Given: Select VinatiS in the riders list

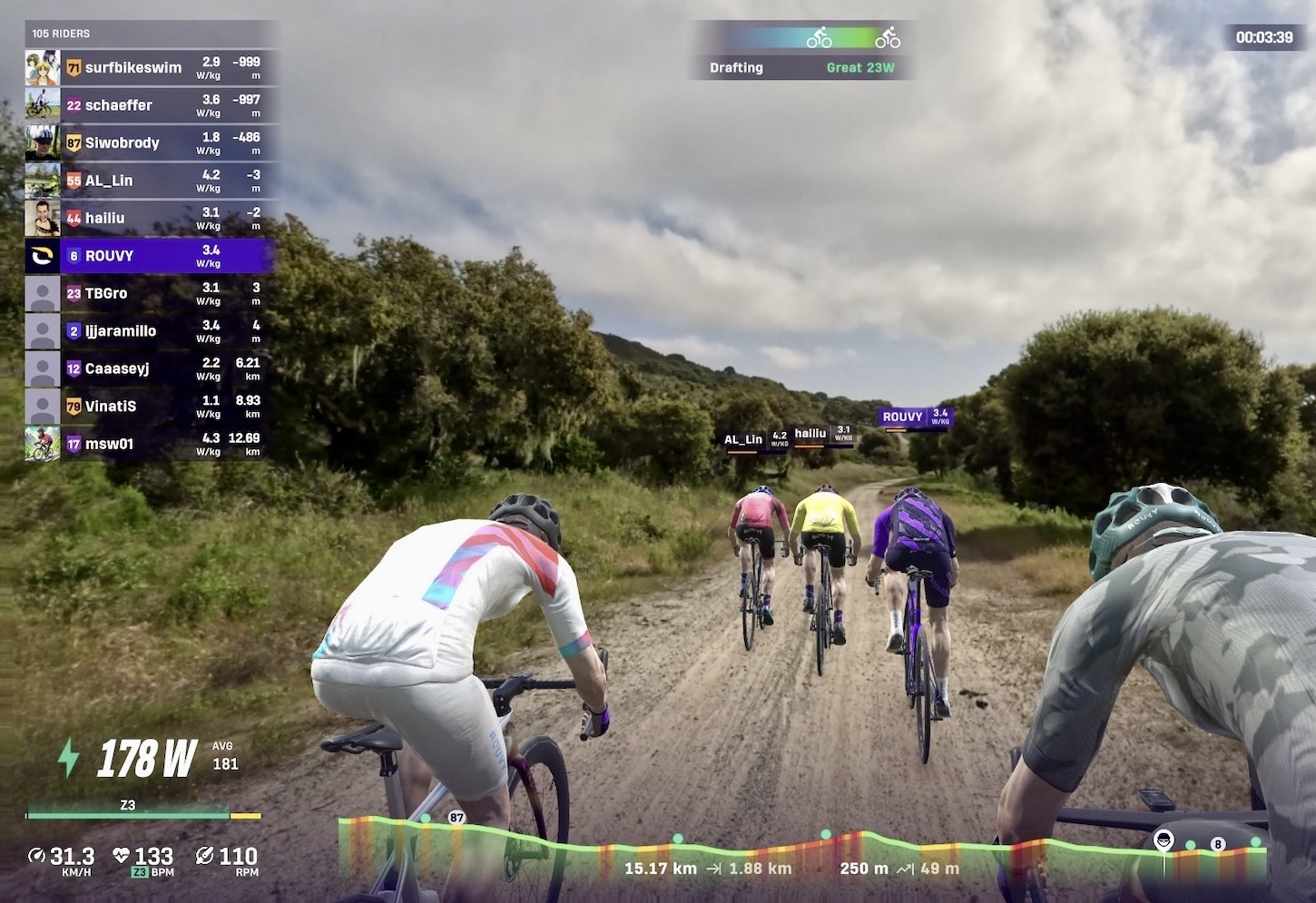Looking at the screenshot, I should (x=150, y=407).
